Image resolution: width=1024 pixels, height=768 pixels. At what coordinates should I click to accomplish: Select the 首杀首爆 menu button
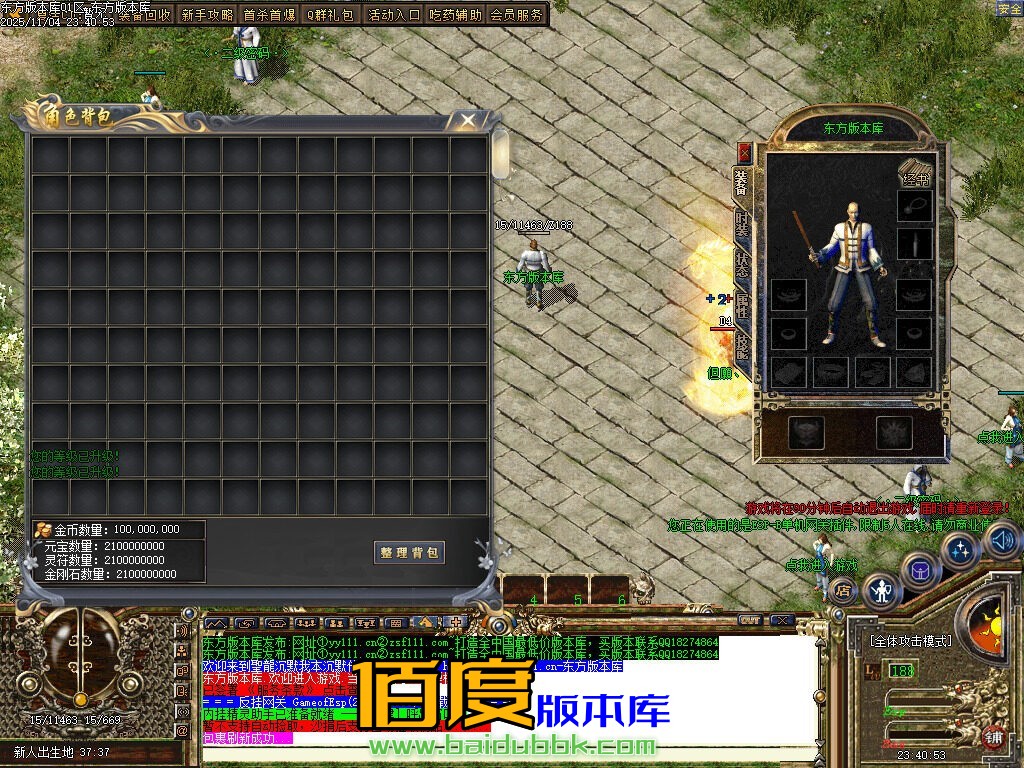click(x=269, y=15)
